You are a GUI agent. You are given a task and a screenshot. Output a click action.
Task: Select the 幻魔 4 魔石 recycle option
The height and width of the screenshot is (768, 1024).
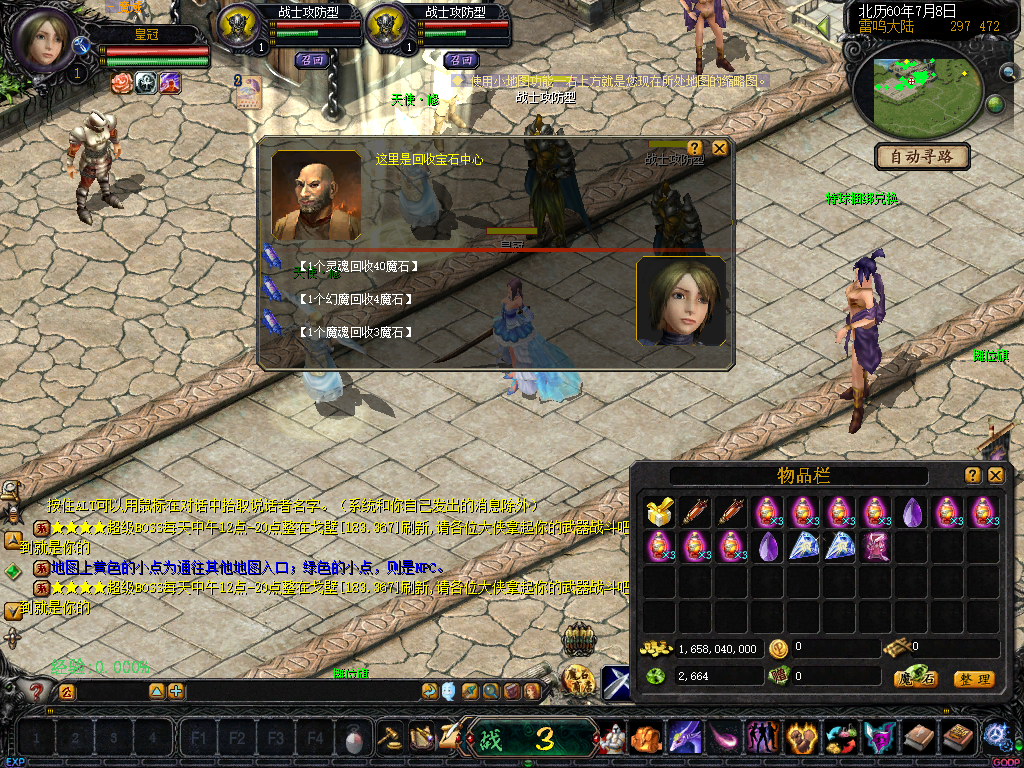click(x=355, y=299)
